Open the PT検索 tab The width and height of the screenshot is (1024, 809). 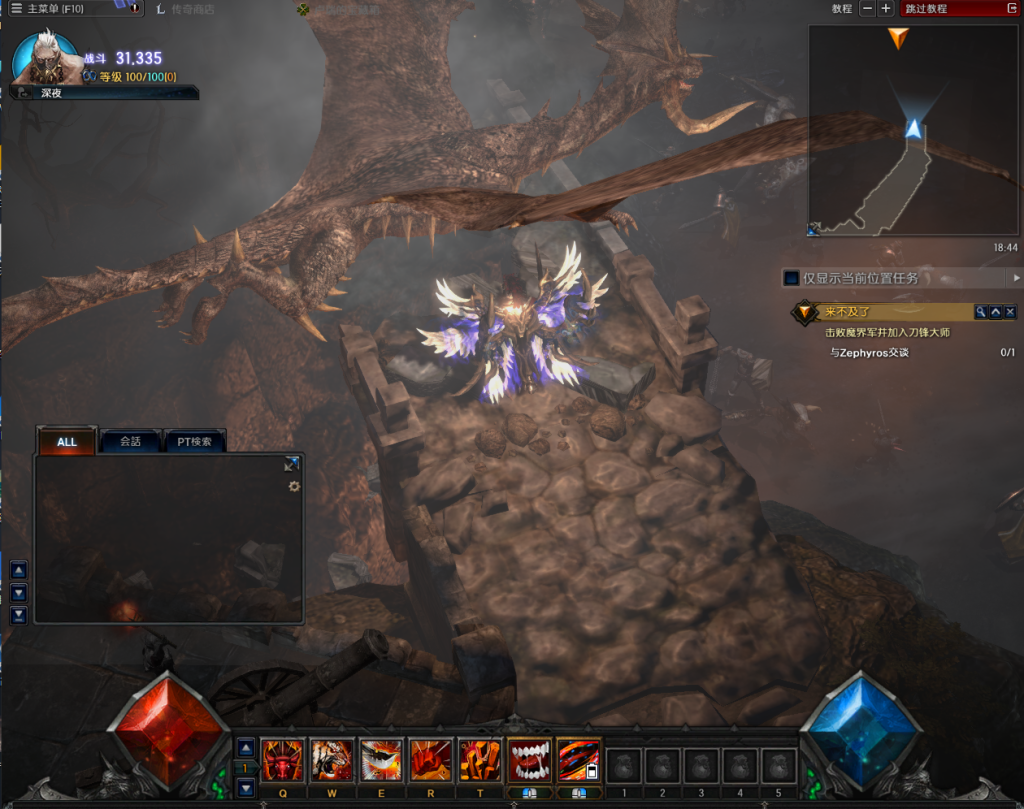[x=194, y=442]
